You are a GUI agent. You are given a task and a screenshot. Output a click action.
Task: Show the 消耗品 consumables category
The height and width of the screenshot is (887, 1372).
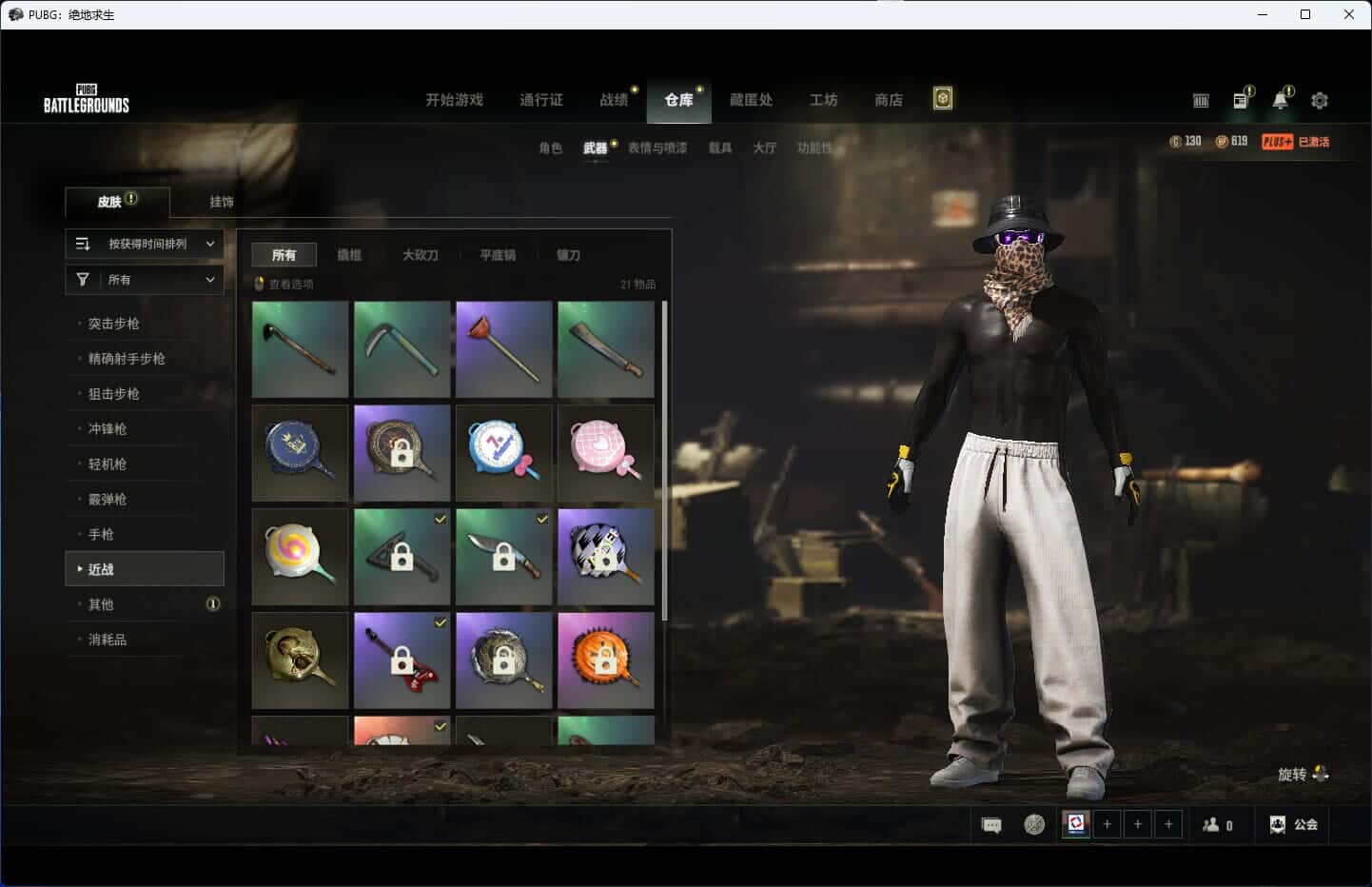click(x=108, y=640)
